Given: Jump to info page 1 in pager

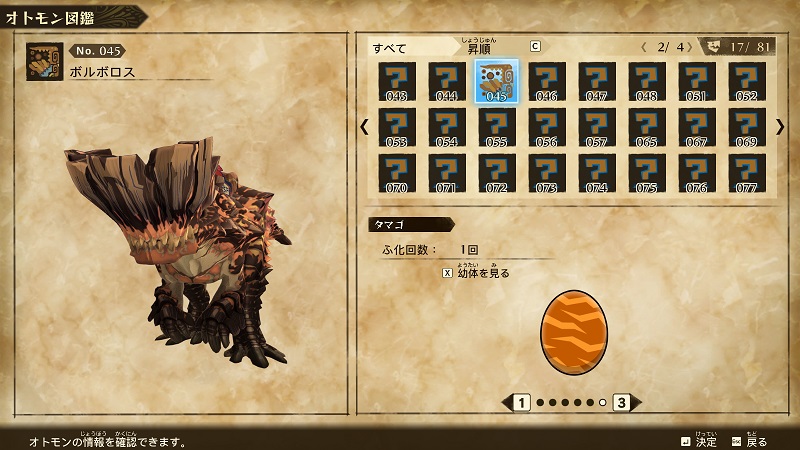Looking at the screenshot, I should click(521, 403).
